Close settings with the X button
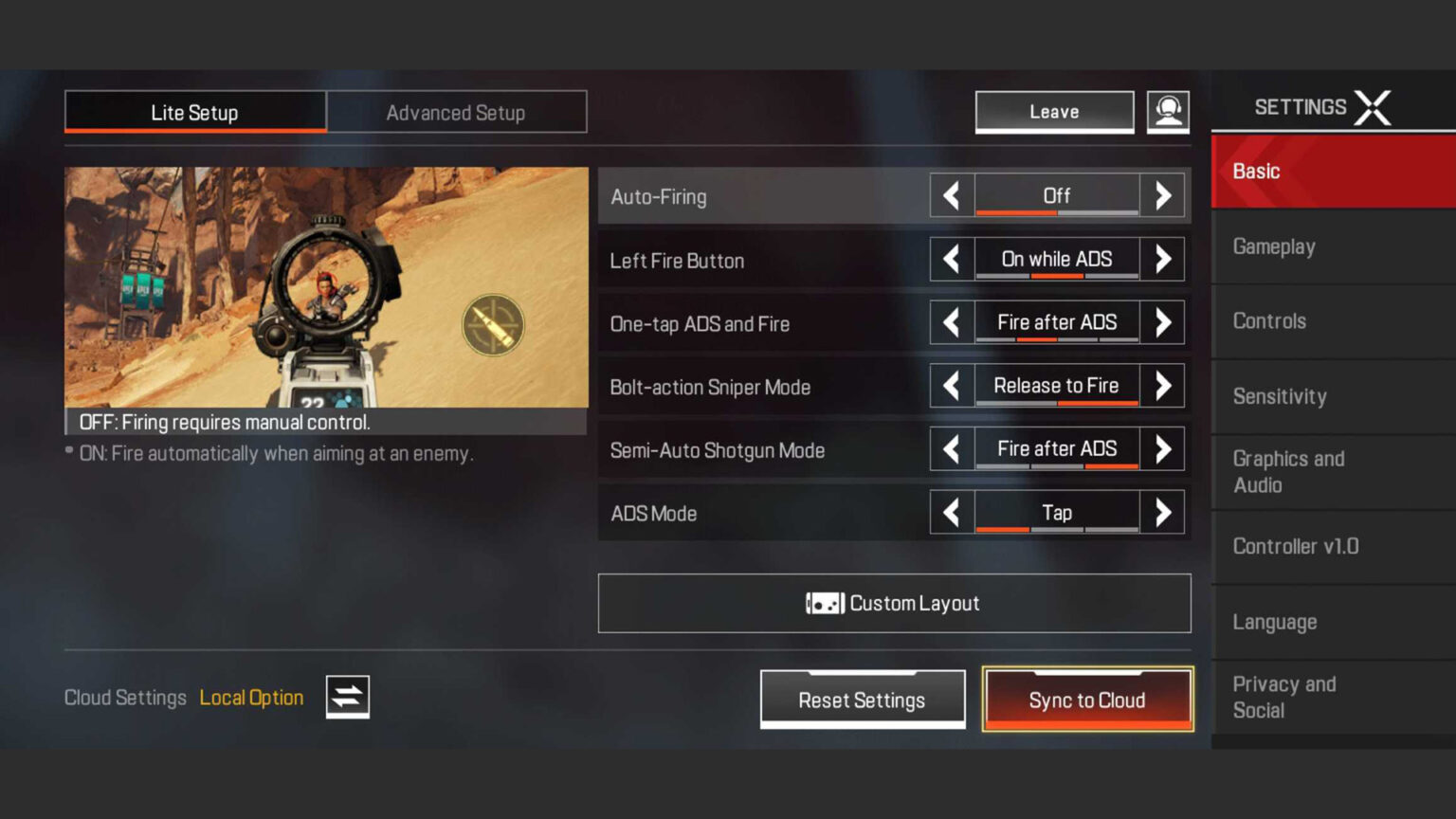Screen dimensions: 1456x819 point(1373,108)
